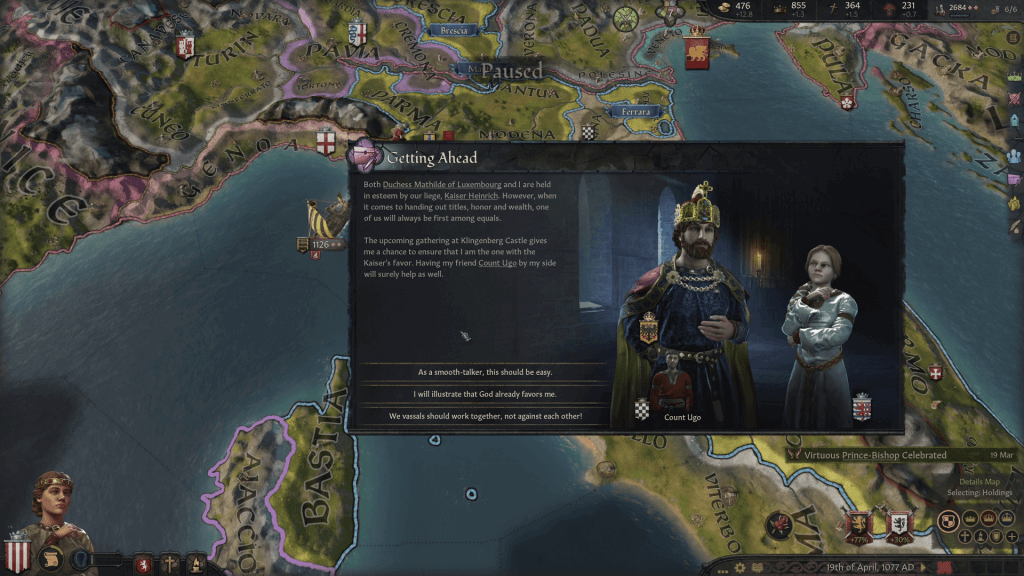1024x576 pixels.
Task: Pick "I will illustrate that God already favors me."
Action: pyautogui.click(x=484, y=394)
